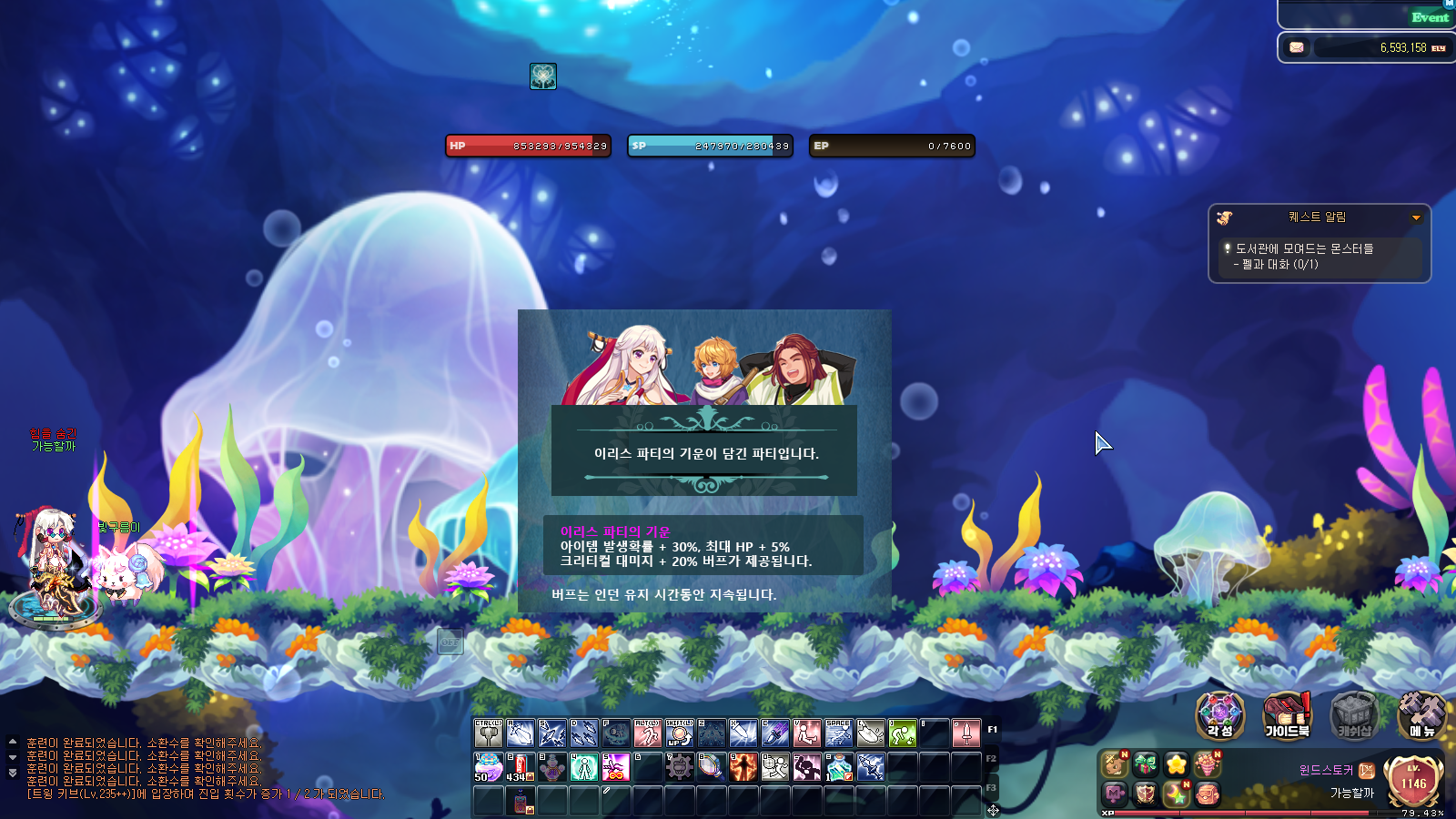Image resolution: width=1456 pixels, height=819 pixels.
Task: Open the 메뉴 gear menu
Action: (1421, 715)
